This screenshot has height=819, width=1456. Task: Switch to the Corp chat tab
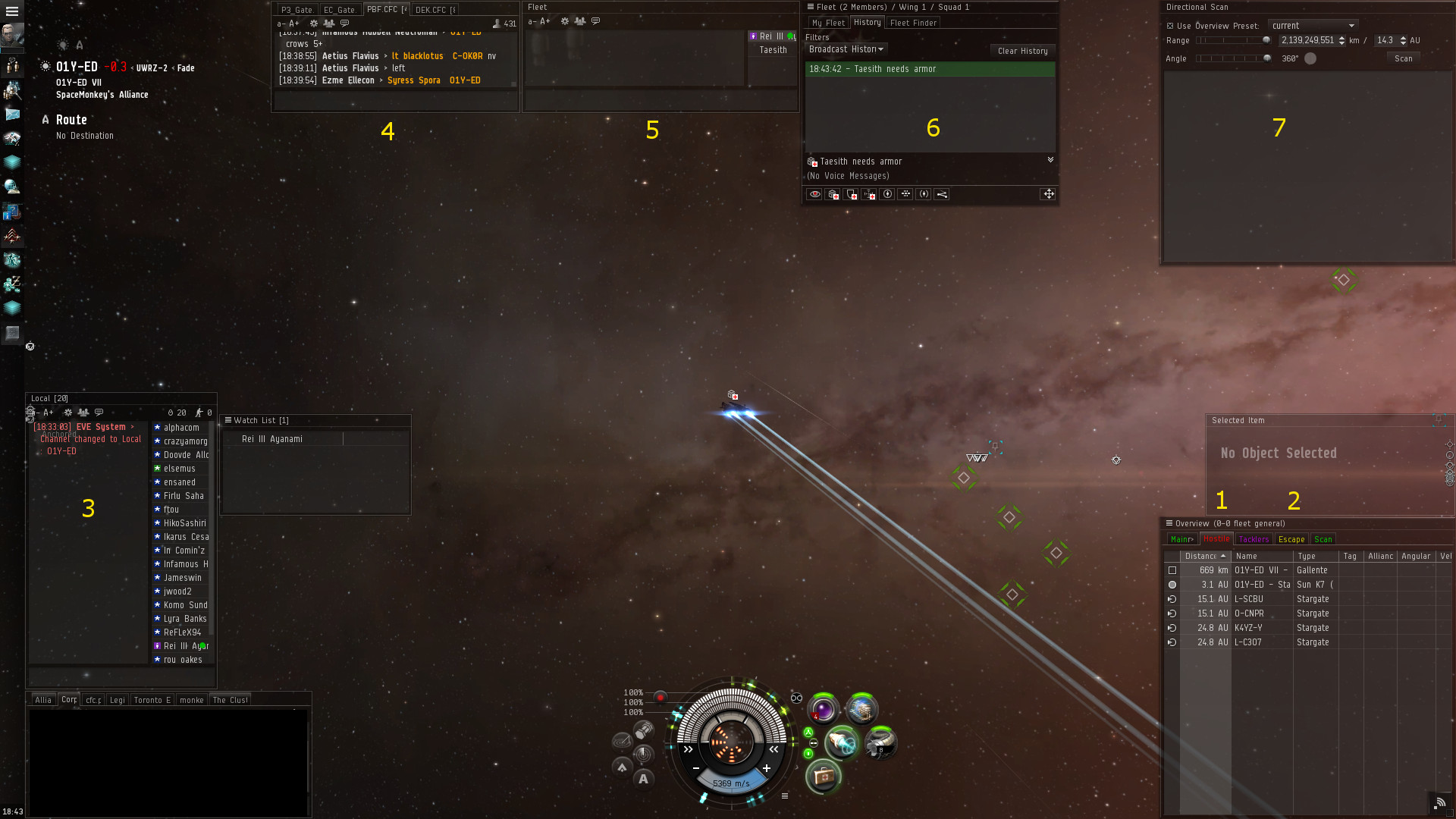point(69,700)
